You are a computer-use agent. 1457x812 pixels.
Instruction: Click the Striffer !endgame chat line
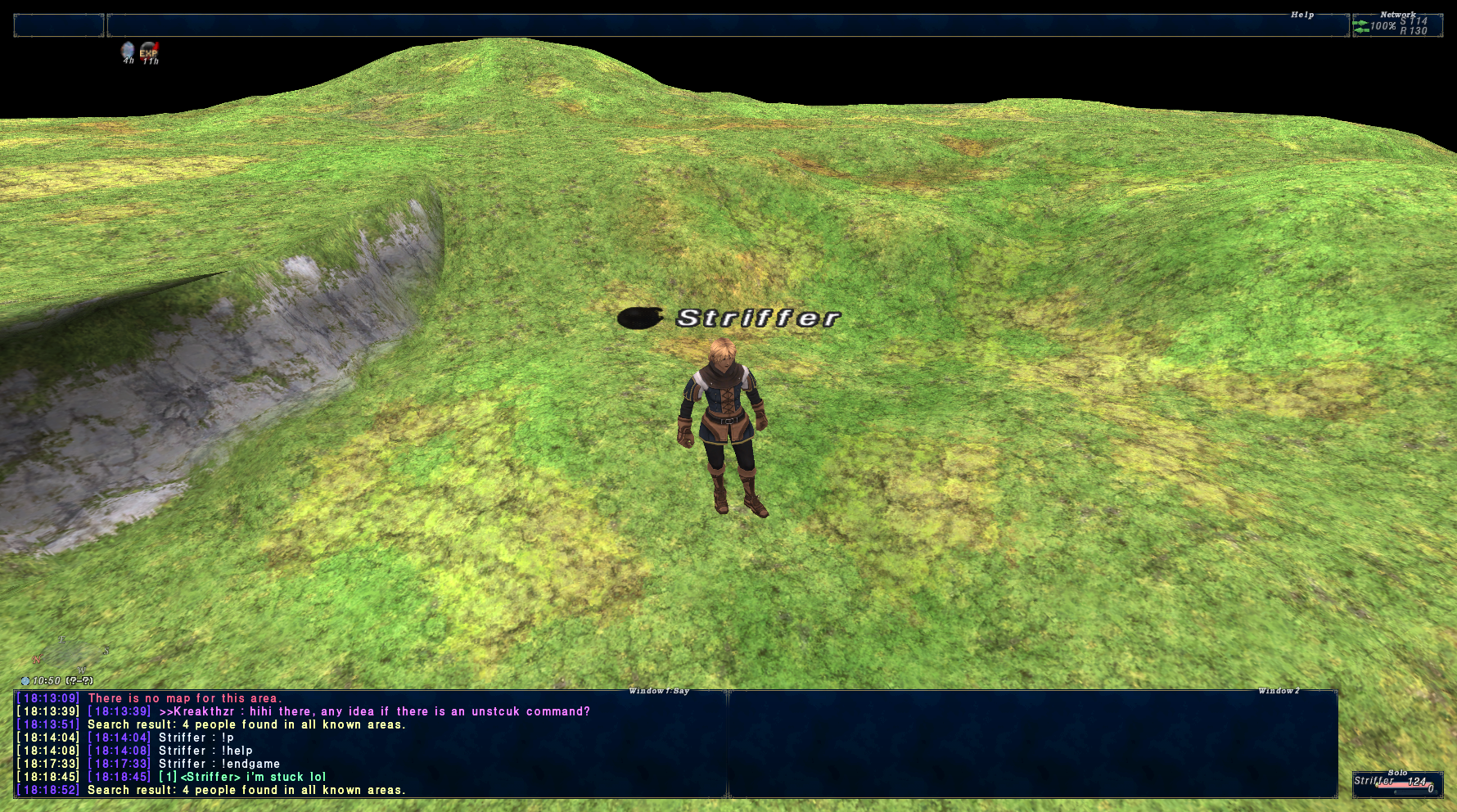(x=219, y=764)
